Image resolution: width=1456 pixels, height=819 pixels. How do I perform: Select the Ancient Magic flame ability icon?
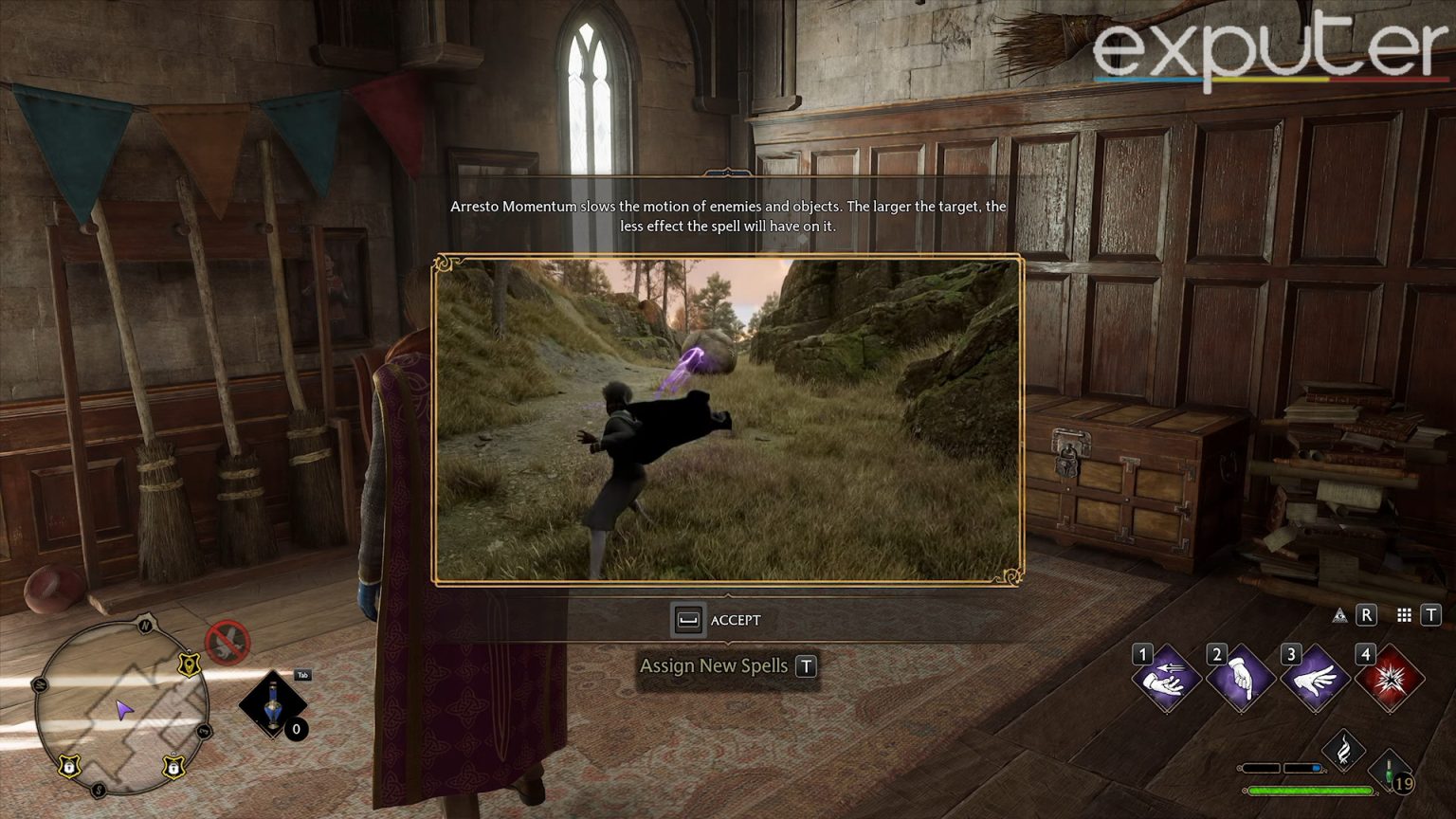(1343, 749)
